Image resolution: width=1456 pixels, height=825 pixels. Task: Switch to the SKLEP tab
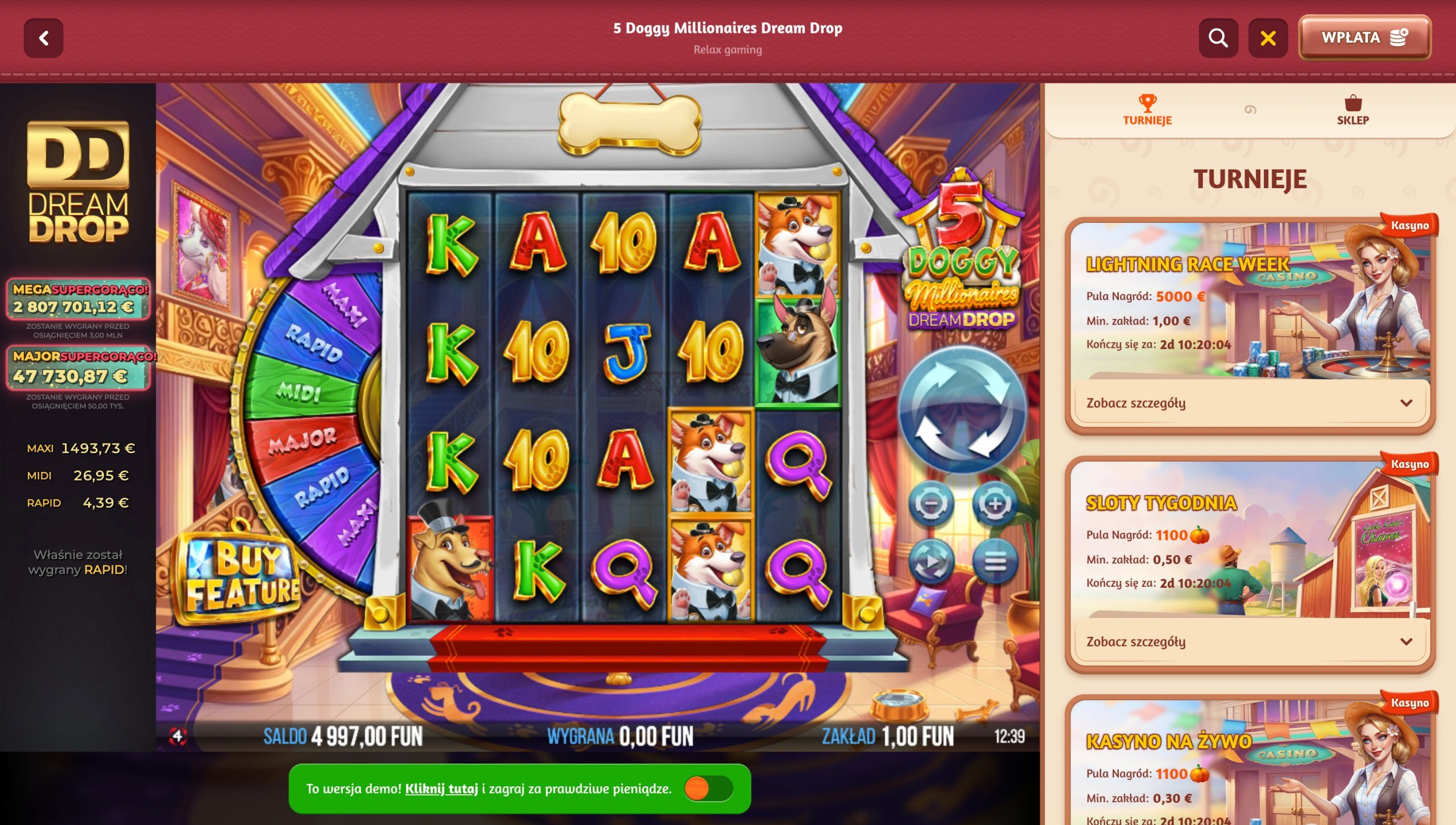click(1354, 114)
